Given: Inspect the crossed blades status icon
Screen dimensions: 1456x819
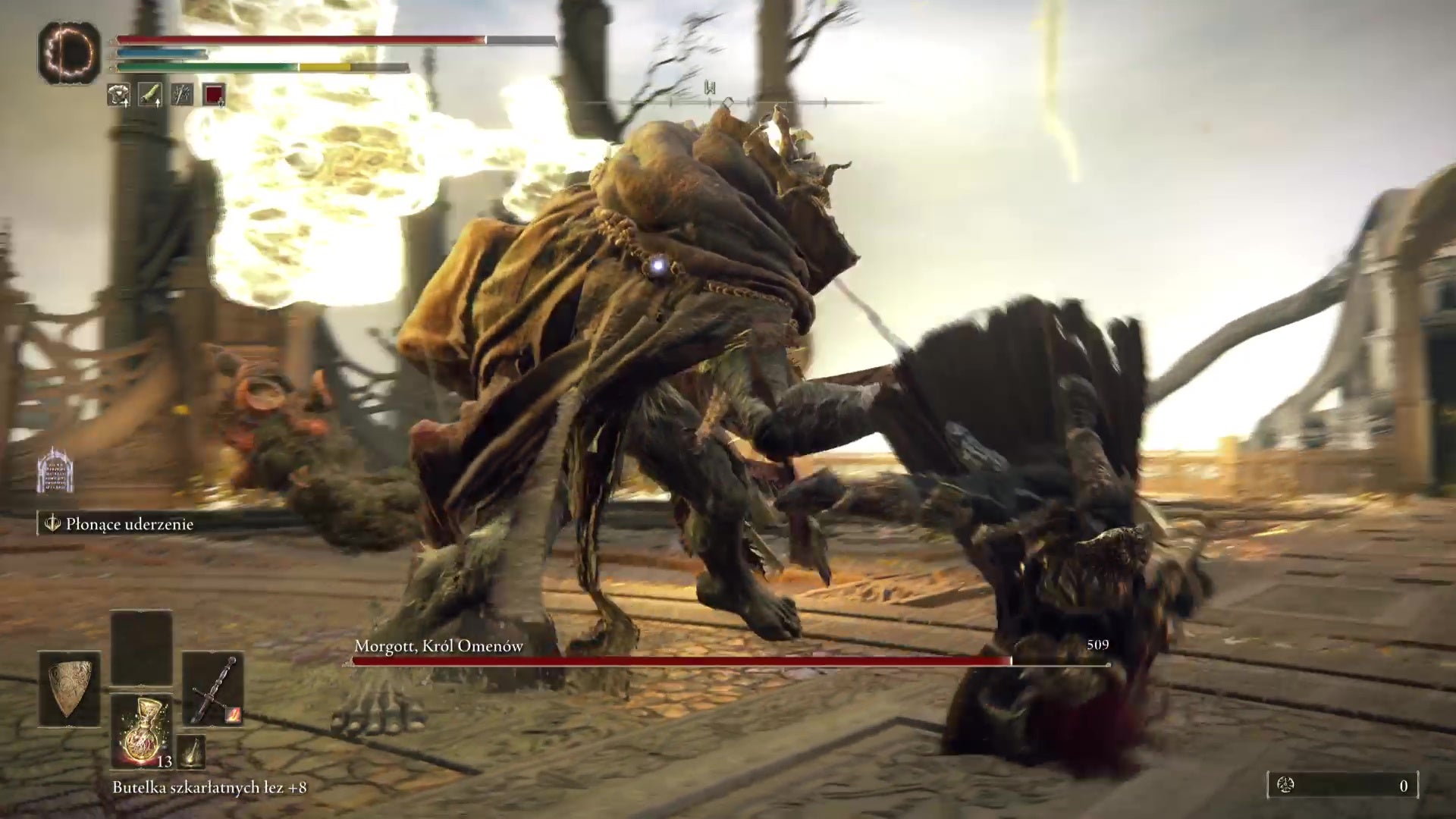Looking at the screenshot, I should click(x=182, y=95).
